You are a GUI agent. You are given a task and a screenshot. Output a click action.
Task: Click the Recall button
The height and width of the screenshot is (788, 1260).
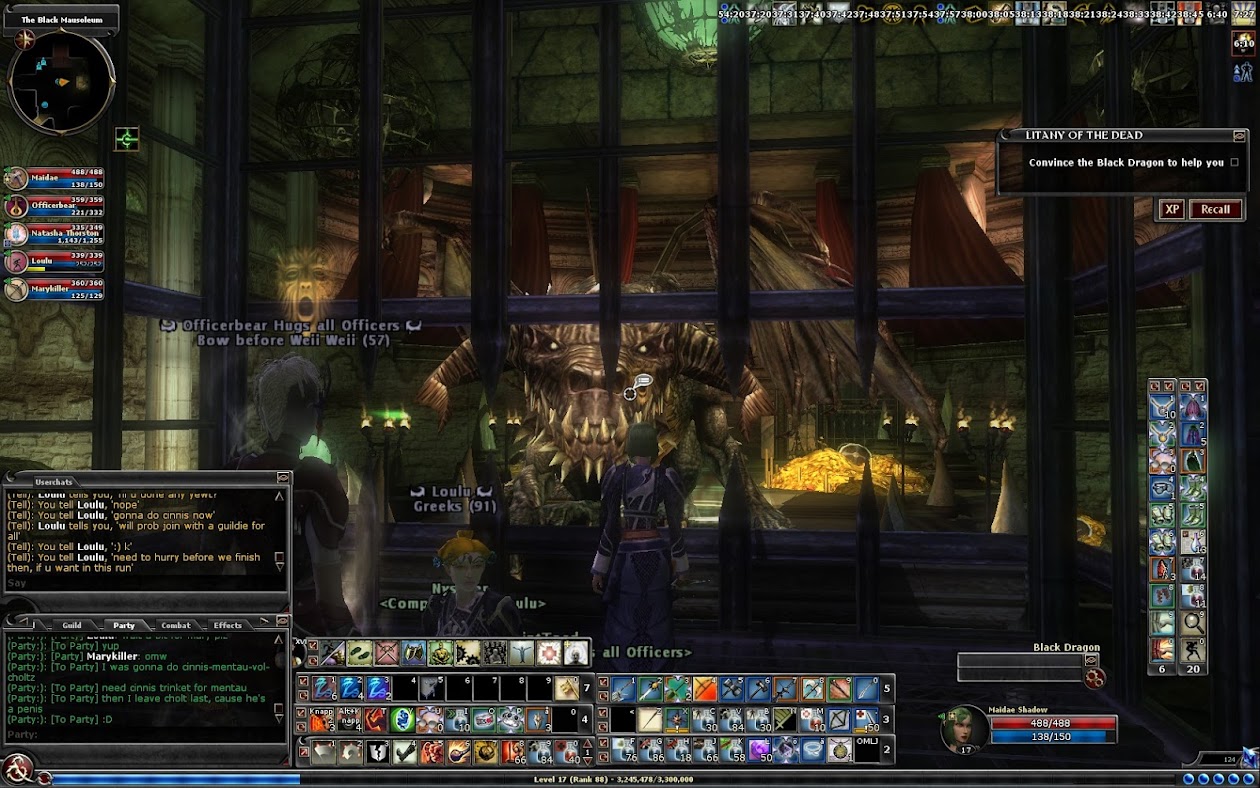1215,209
